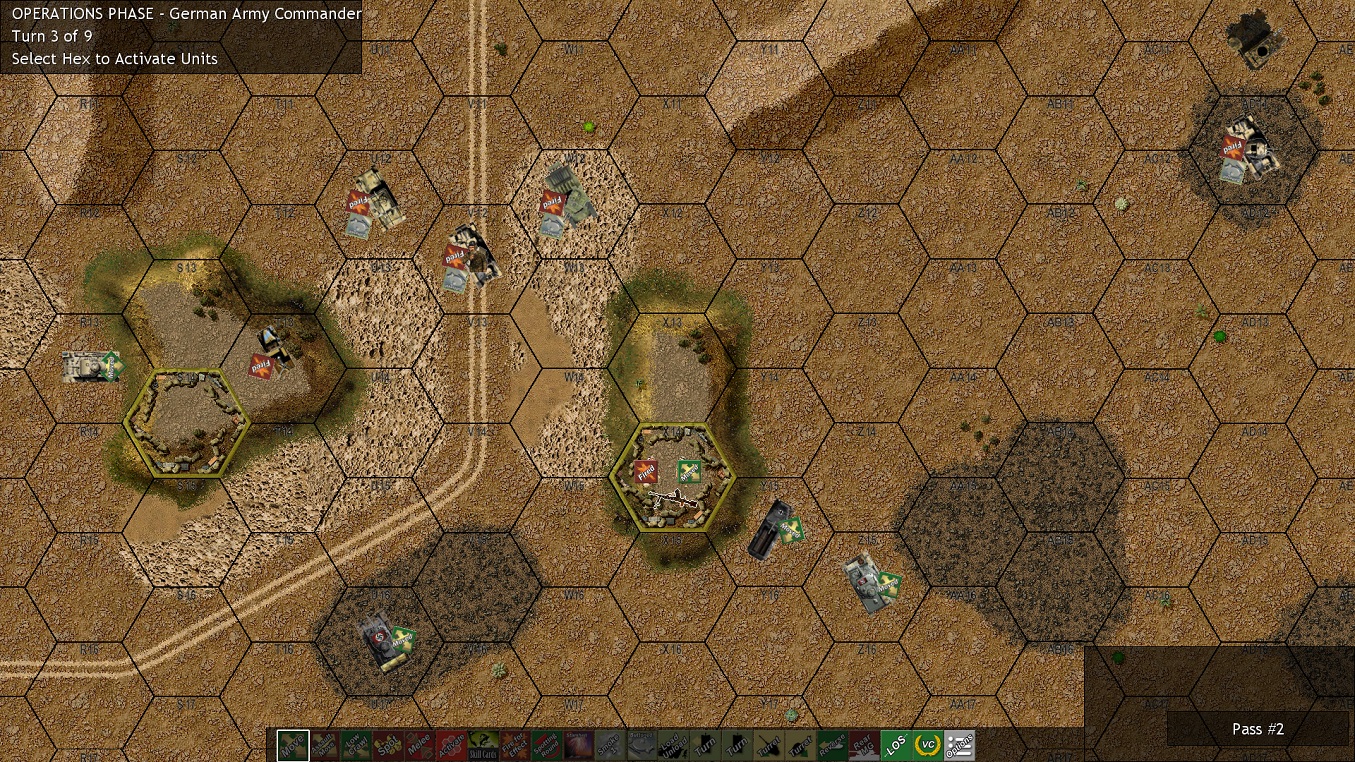Image resolution: width=1355 pixels, height=762 pixels.
Task: Choose the Low Crawl command
Action: [x=355, y=745]
